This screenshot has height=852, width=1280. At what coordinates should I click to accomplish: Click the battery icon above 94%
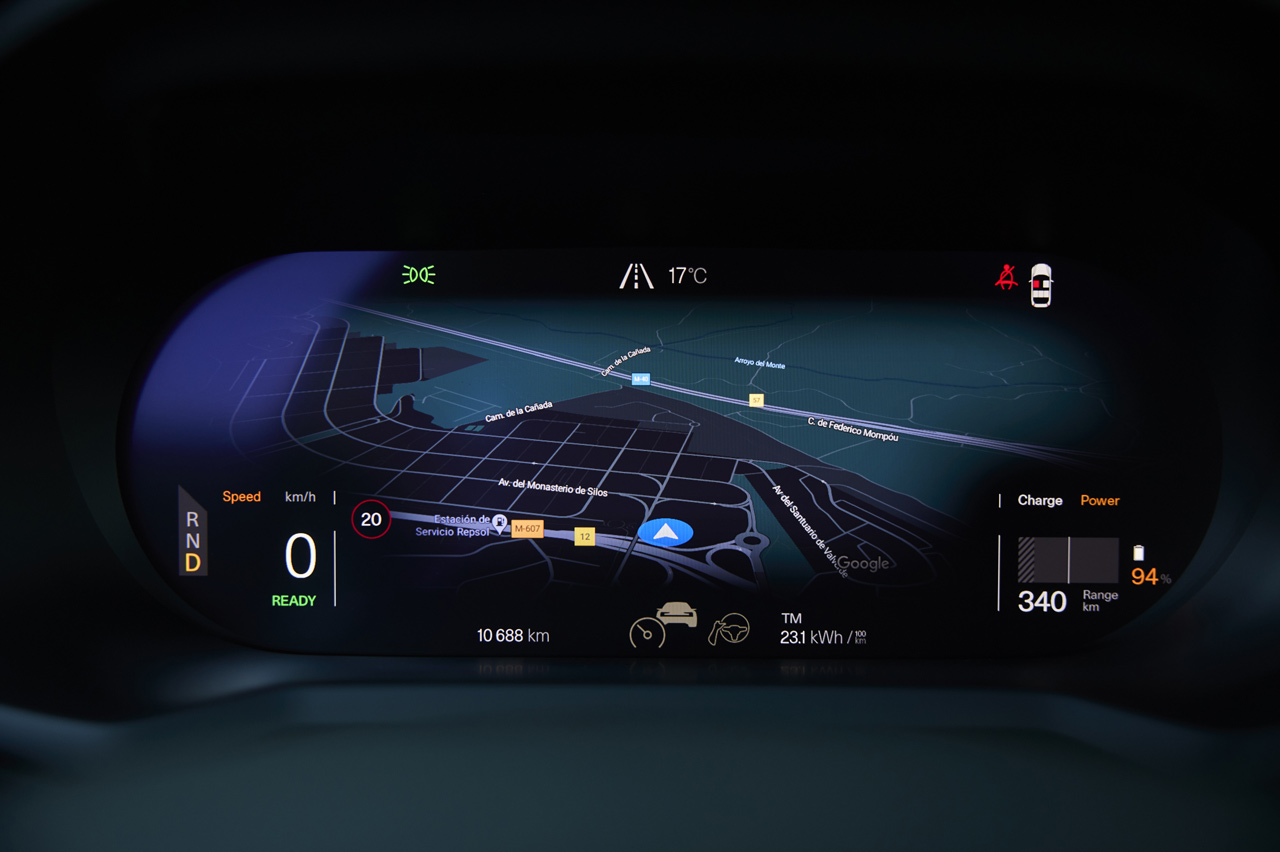[1138, 553]
